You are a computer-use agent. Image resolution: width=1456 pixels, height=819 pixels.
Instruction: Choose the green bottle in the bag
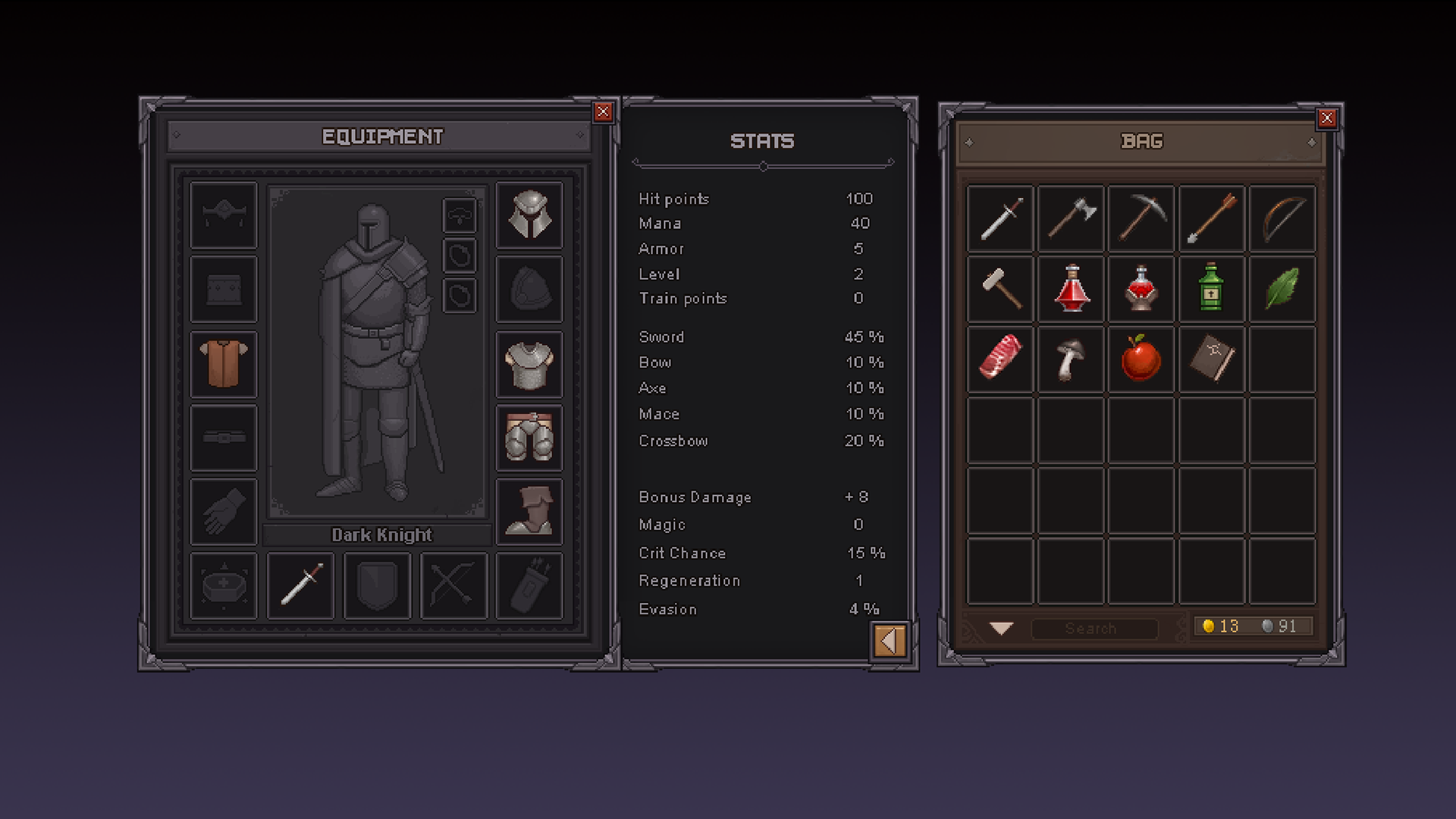[x=1211, y=288]
